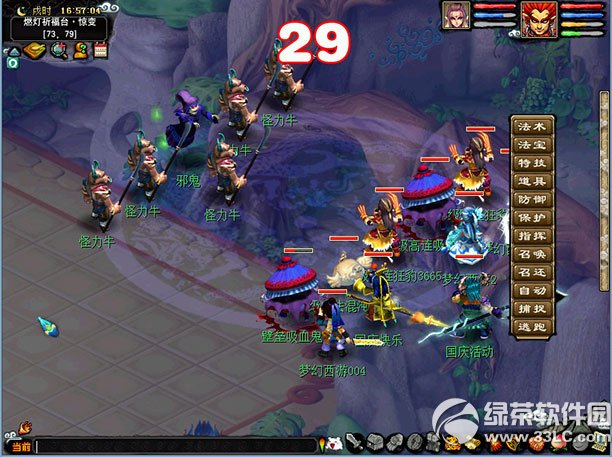This screenshot has height=457, width=612.
Task: Choose the 法术 spell command
Action: pyautogui.click(x=531, y=127)
